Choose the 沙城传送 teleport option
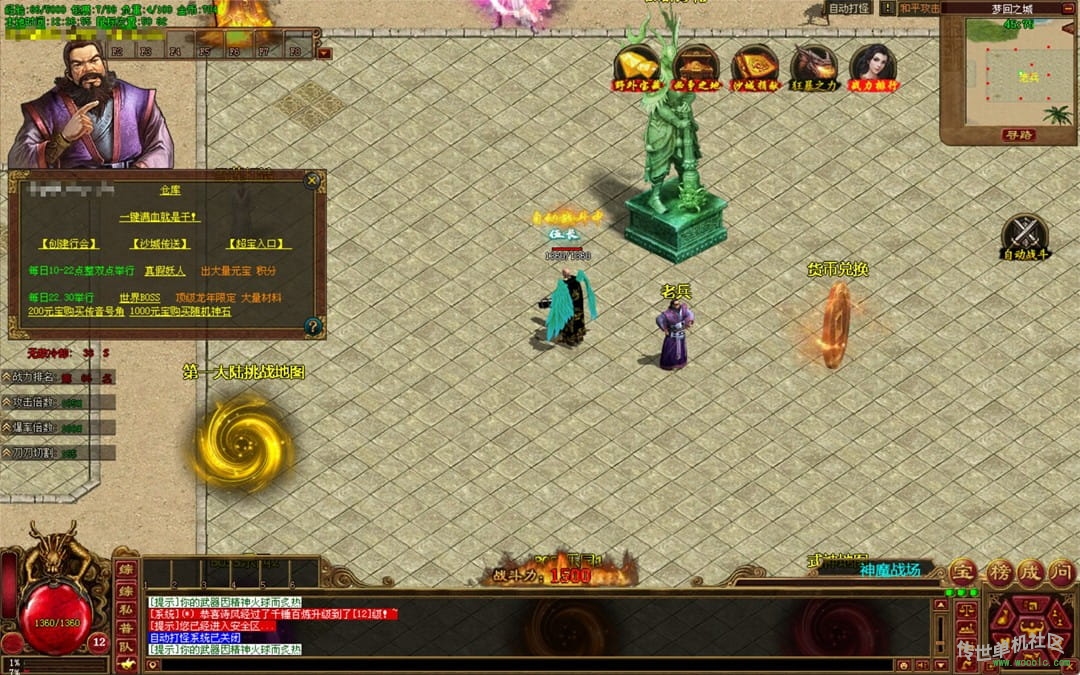1080x675 pixels. point(160,243)
